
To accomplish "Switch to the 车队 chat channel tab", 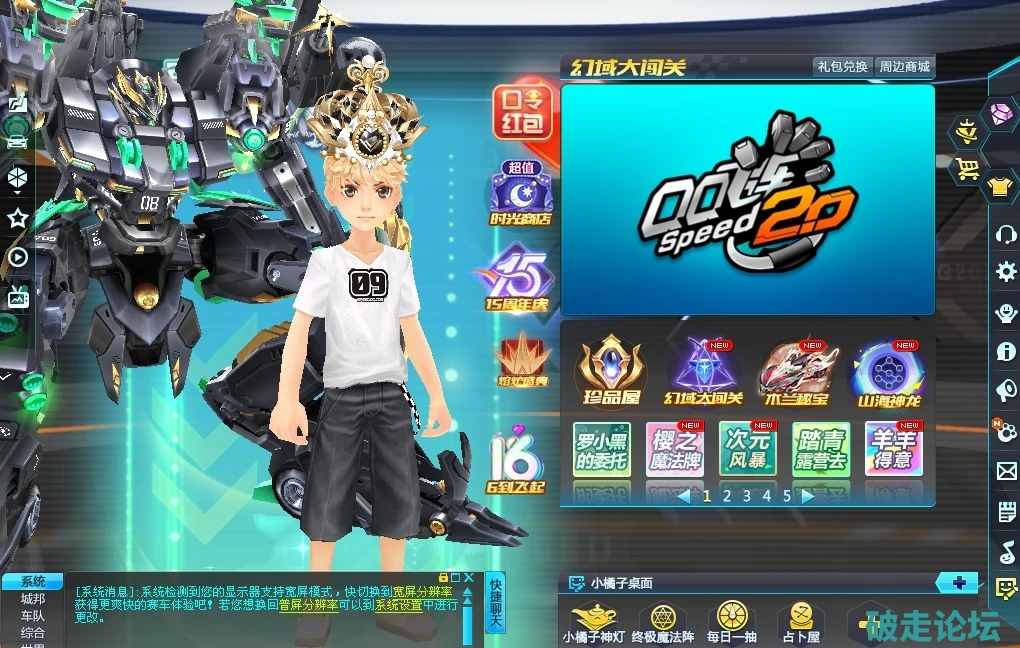I will point(32,615).
